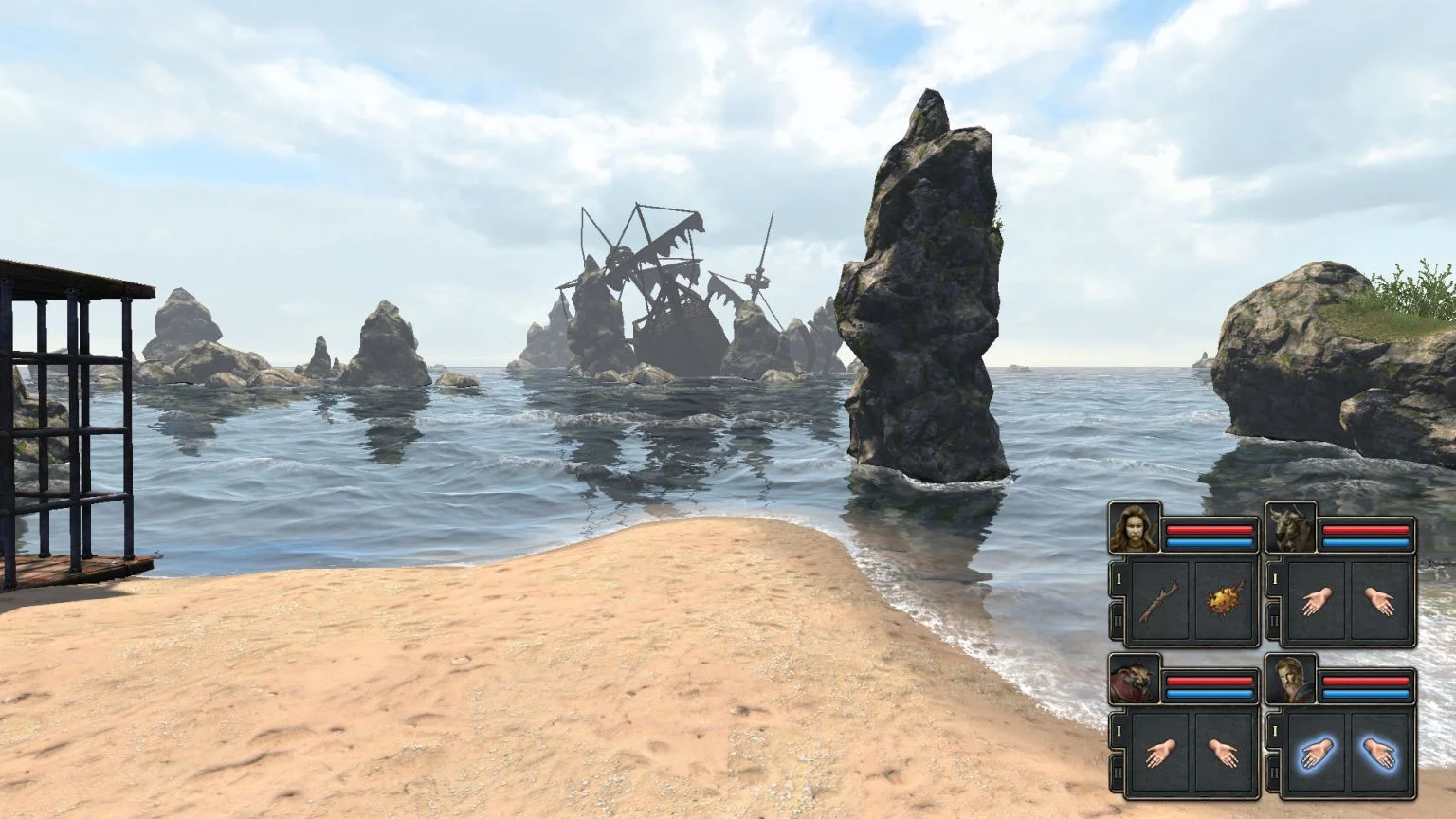The image size is (1456, 819).
Task: Switch the bearded man to weapon set II
Action: [x=1273, y=773]
